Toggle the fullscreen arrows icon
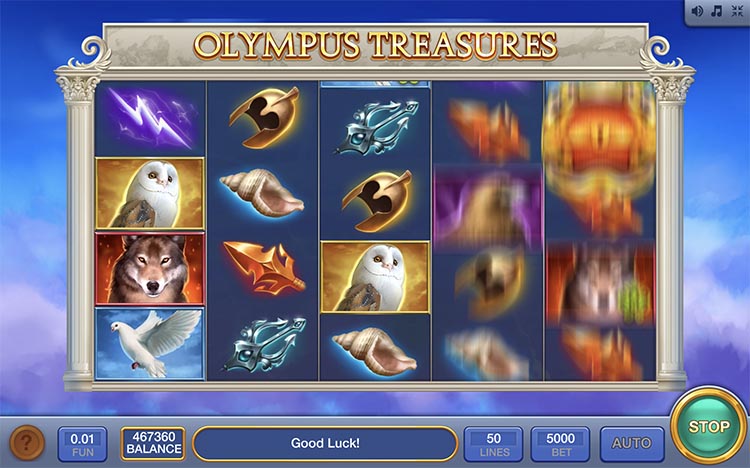 735,10
